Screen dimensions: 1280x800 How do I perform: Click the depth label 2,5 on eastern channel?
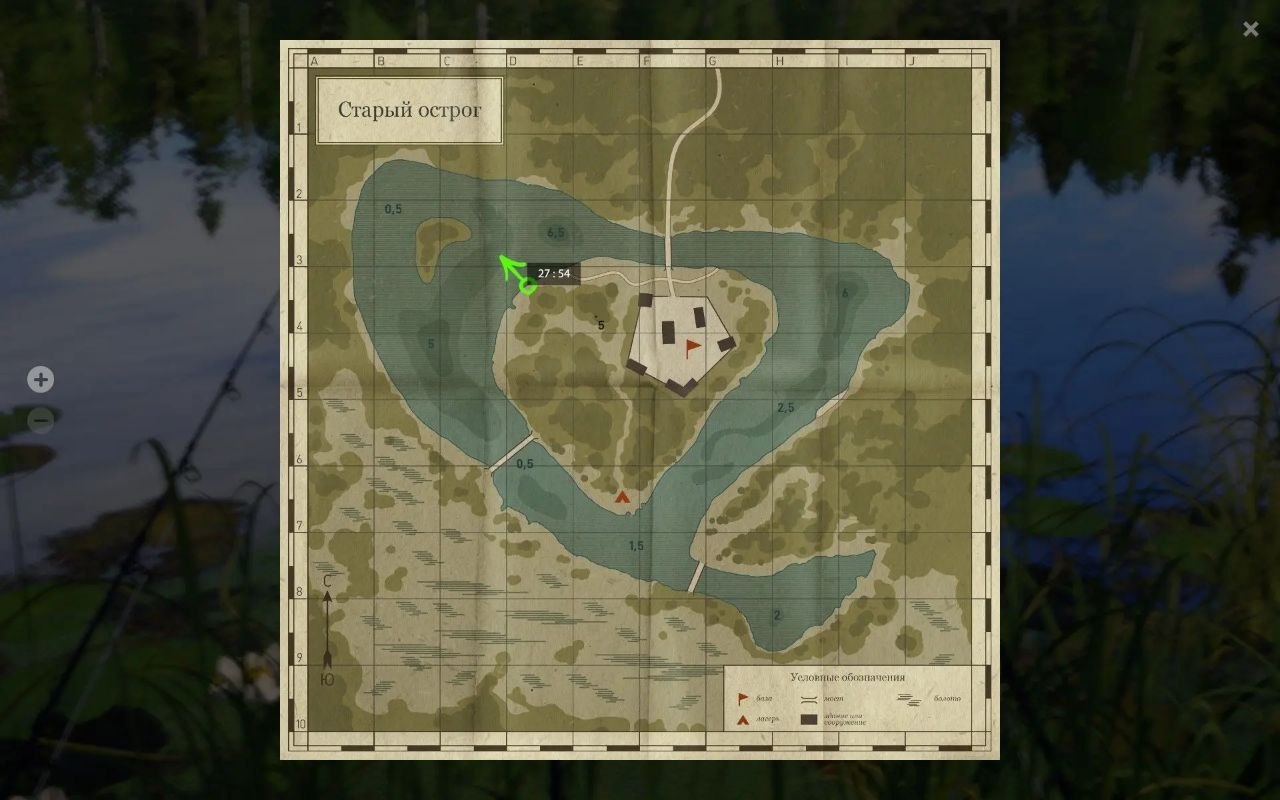pos(784,407)
